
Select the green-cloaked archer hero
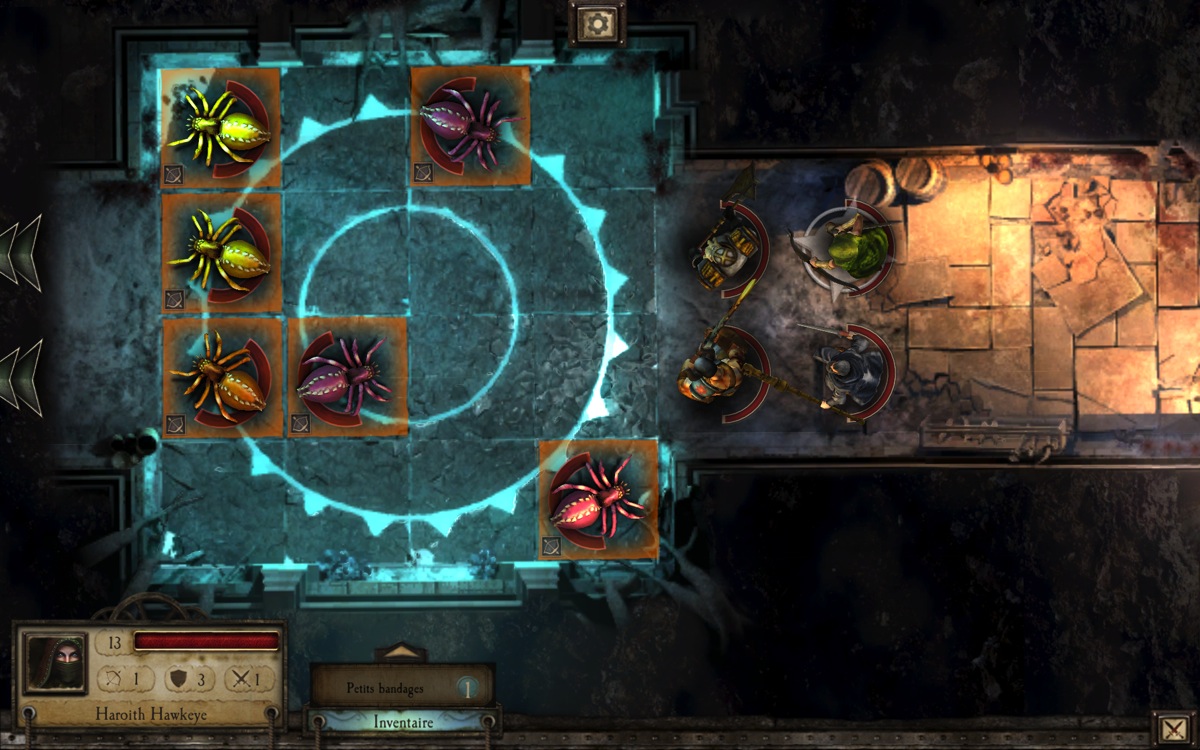(850, 248)
